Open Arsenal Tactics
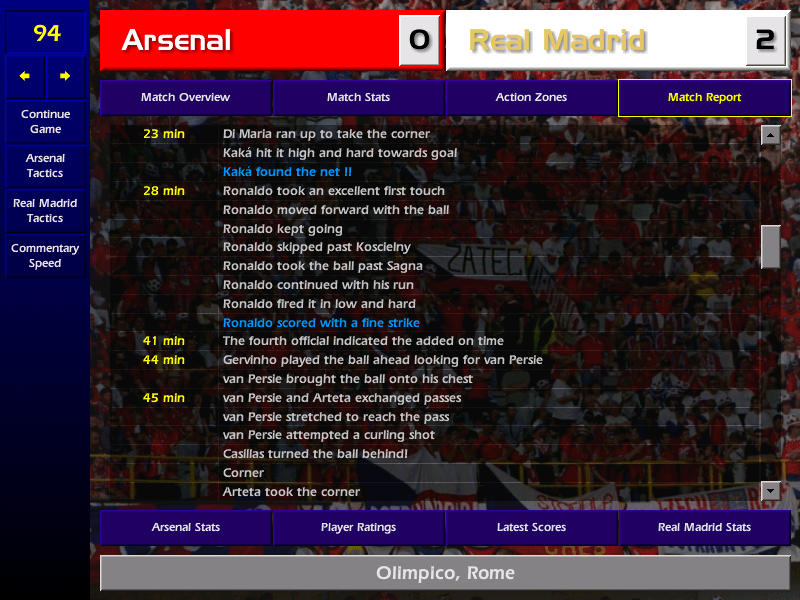Screen dimensions: 800x600 click(45, 166)
